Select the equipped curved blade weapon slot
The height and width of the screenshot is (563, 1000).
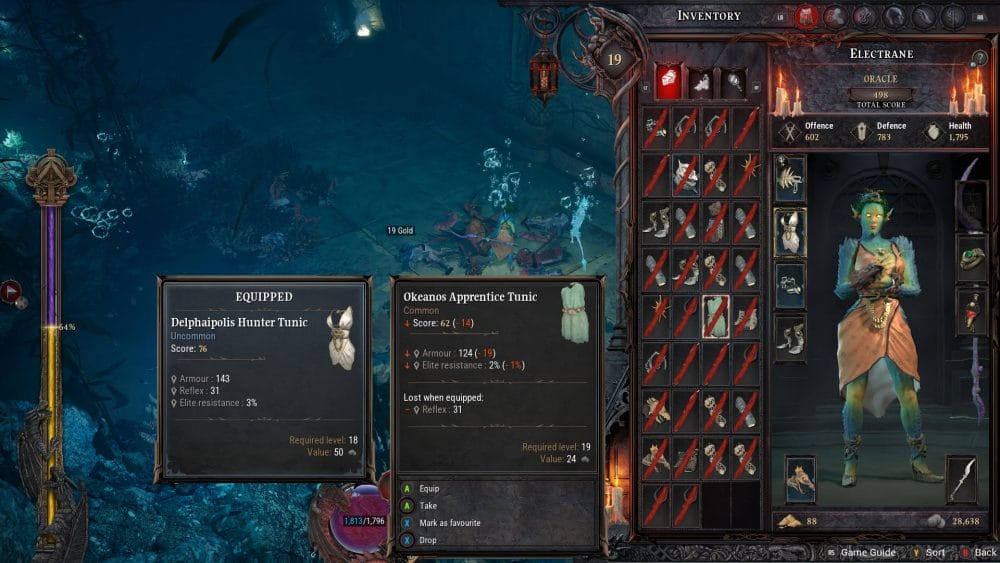tap(962, 479)
